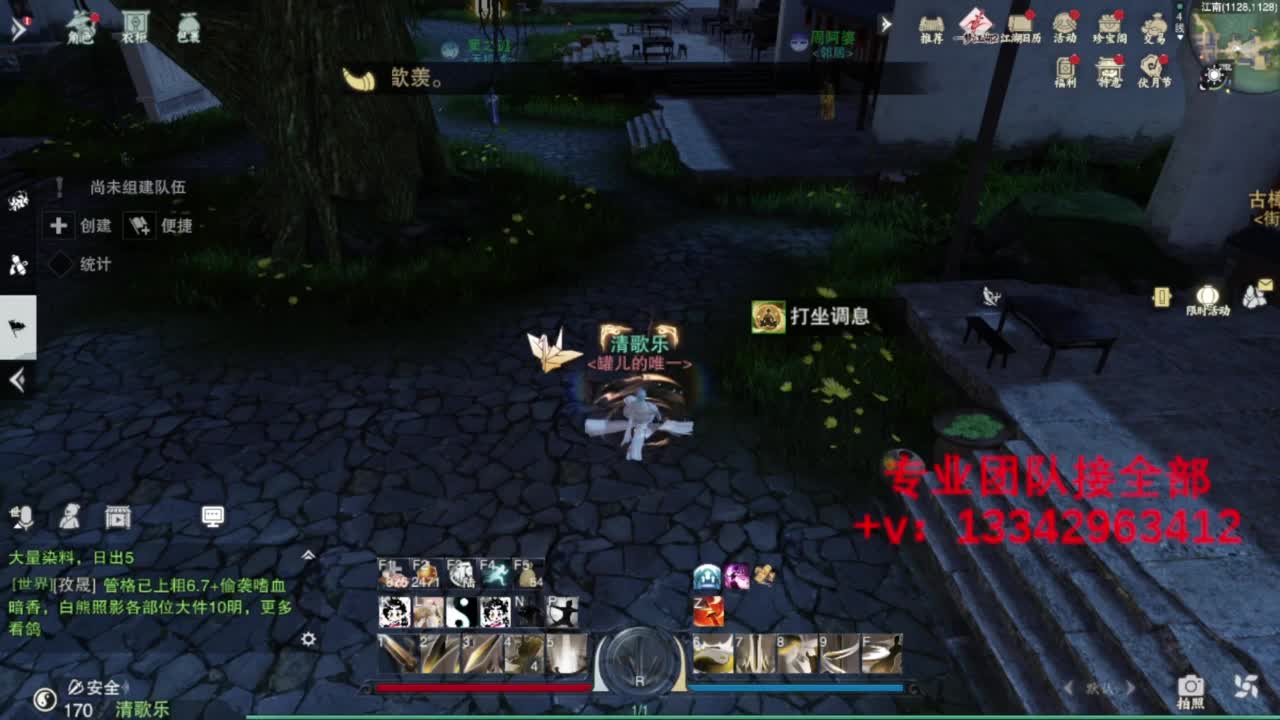Open the 活动 activities menu
This screenshot has height=720, width=1280.
(x=1065, y=22)
